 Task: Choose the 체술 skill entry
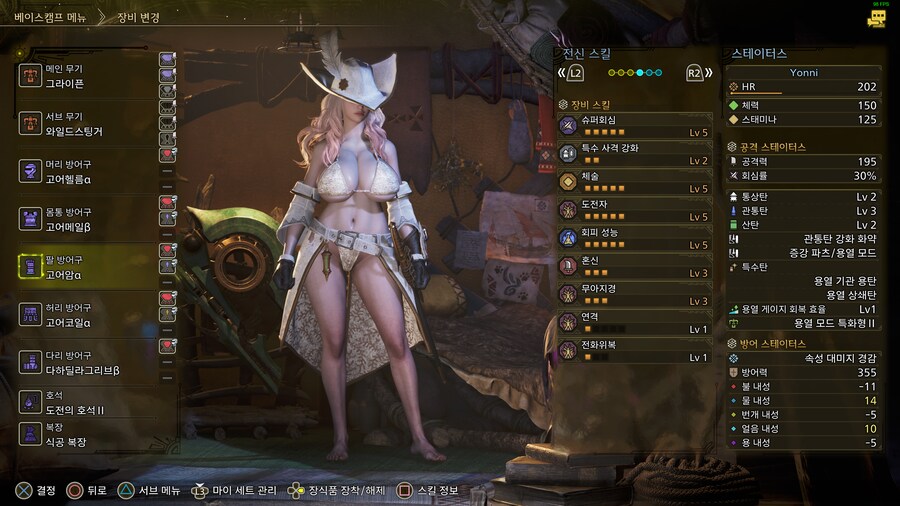(x=635, y=181)
